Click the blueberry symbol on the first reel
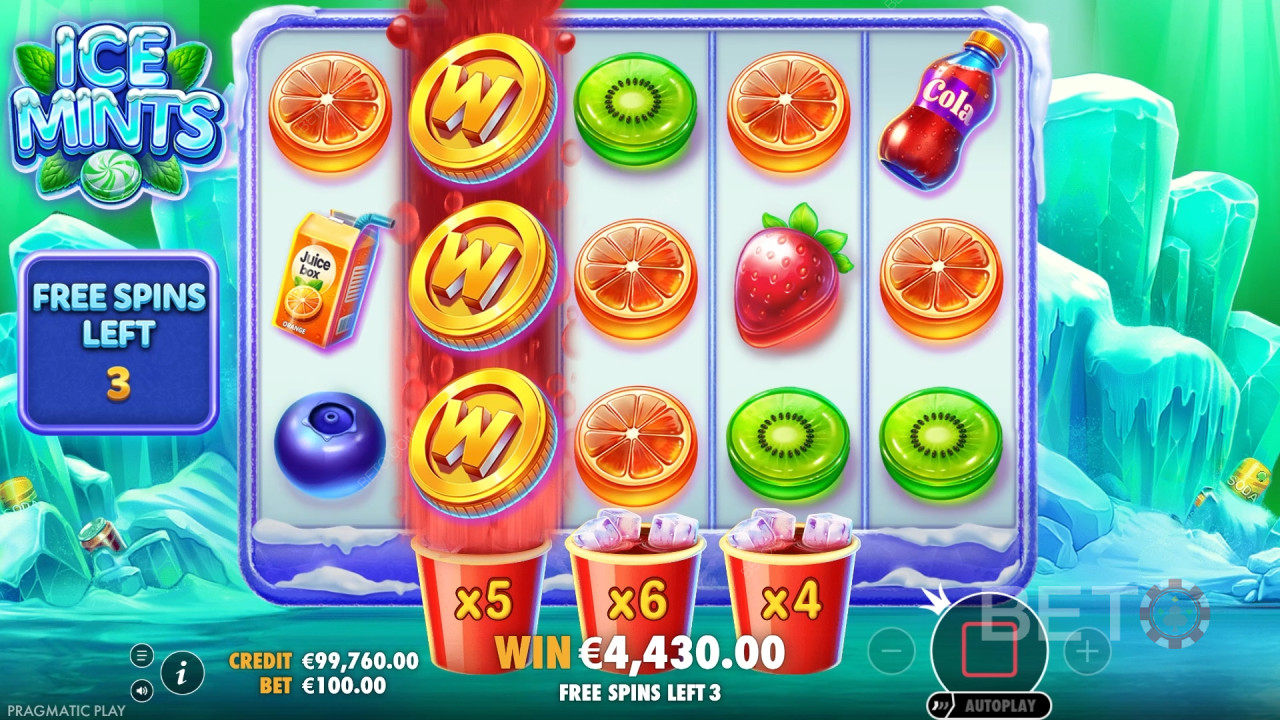The image size is (1280, 720). click(x=330, y=442)
